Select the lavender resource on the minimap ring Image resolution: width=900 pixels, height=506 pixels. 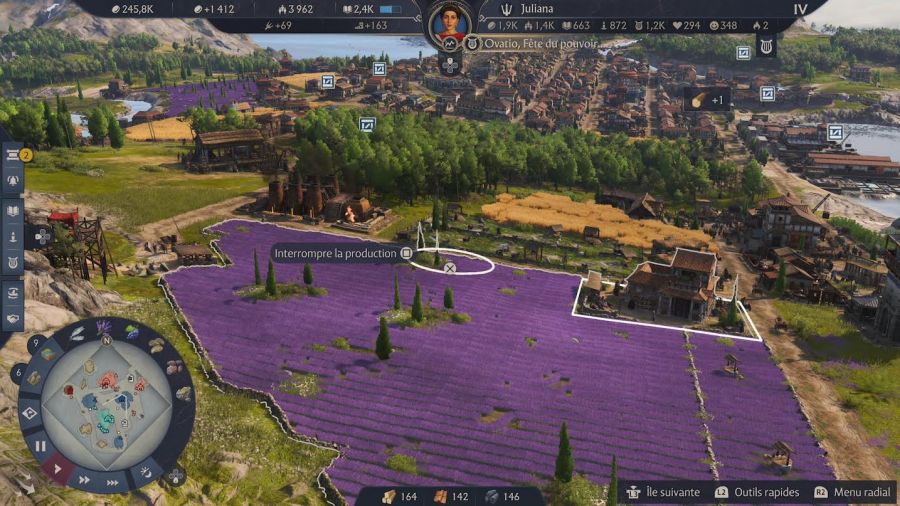[104, 329]
